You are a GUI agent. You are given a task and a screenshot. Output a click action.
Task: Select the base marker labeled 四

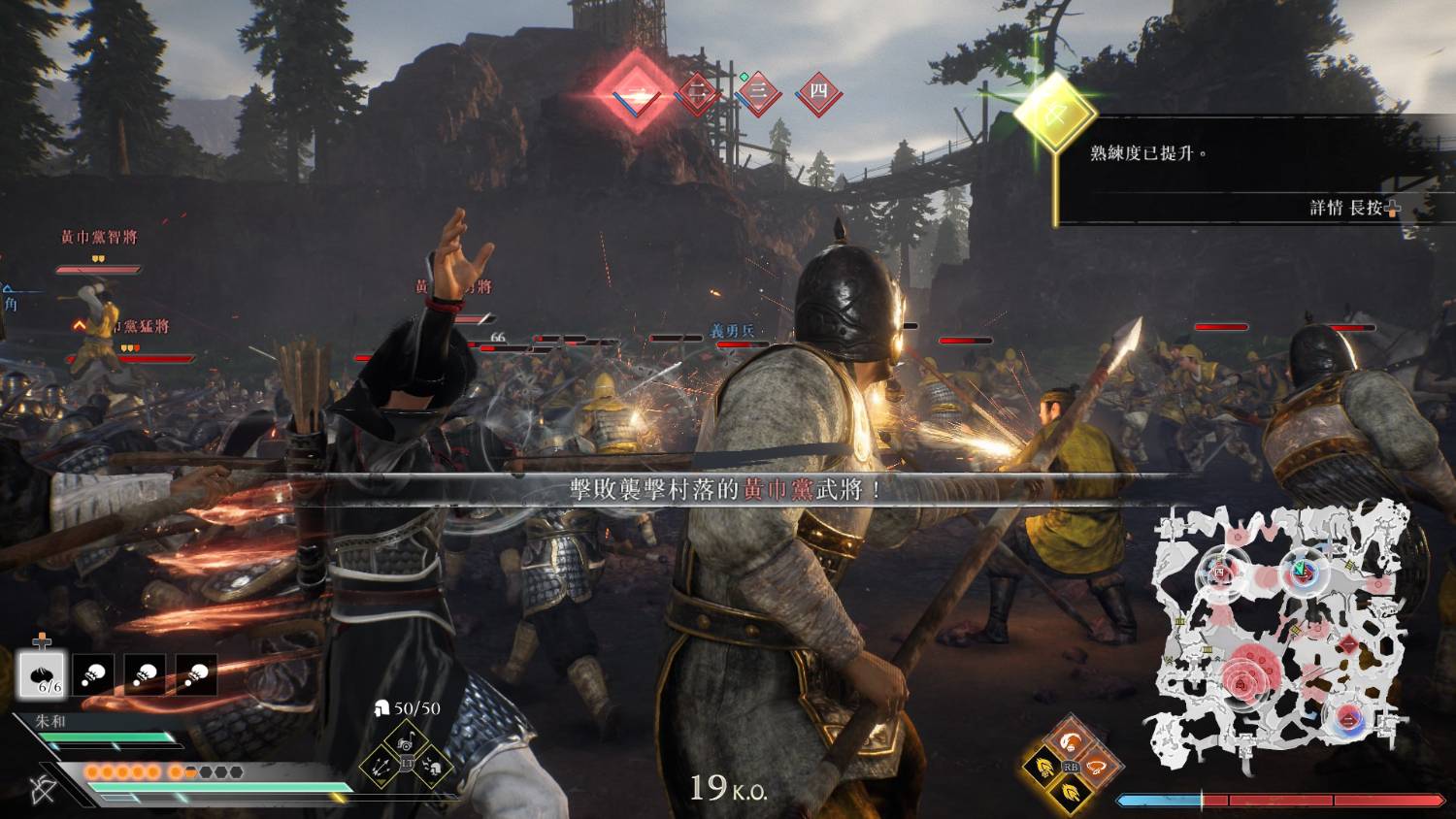[x=817, y=93]
